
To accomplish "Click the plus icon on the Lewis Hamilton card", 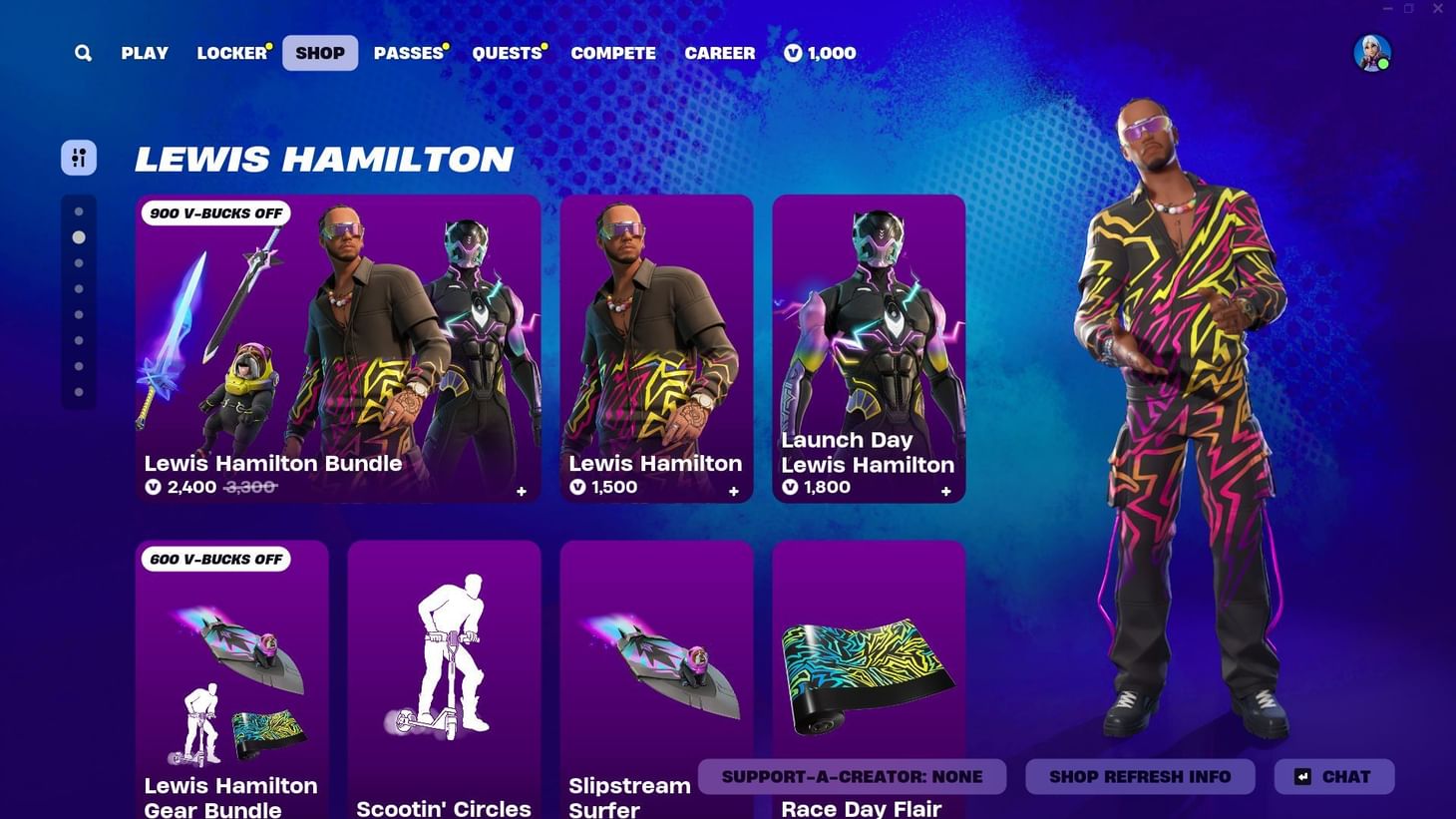I will [x=733, y=492].
